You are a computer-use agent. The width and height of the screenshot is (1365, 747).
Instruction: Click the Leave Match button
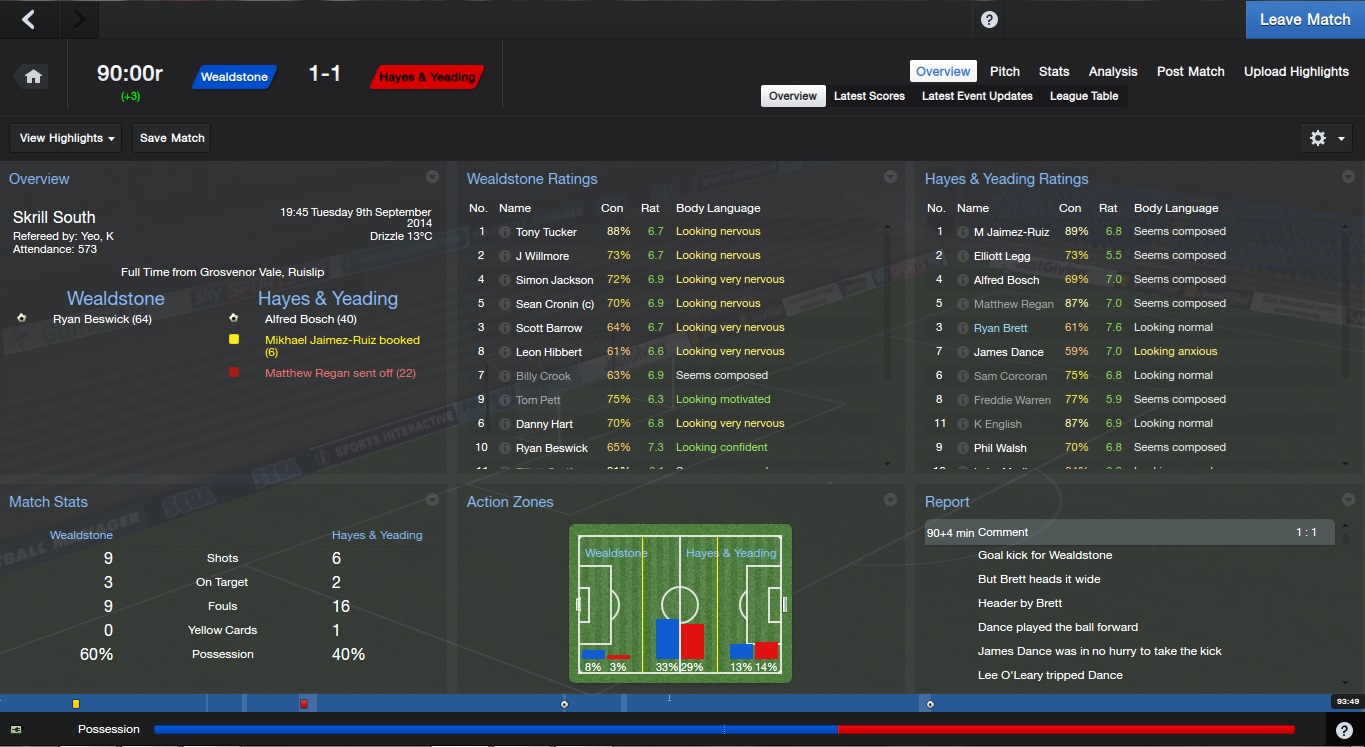1304,20
